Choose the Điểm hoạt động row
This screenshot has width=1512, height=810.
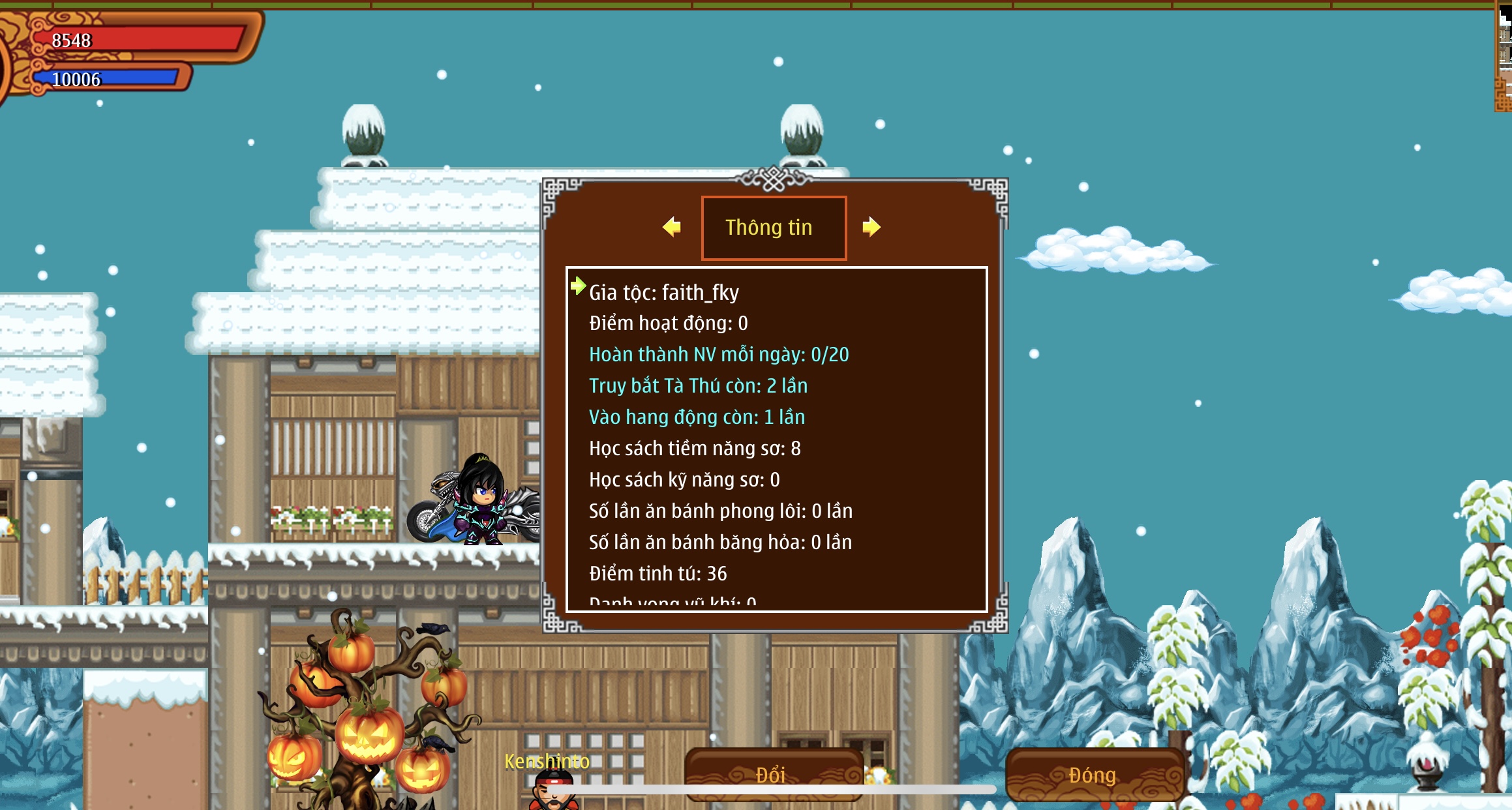(668, 323)
